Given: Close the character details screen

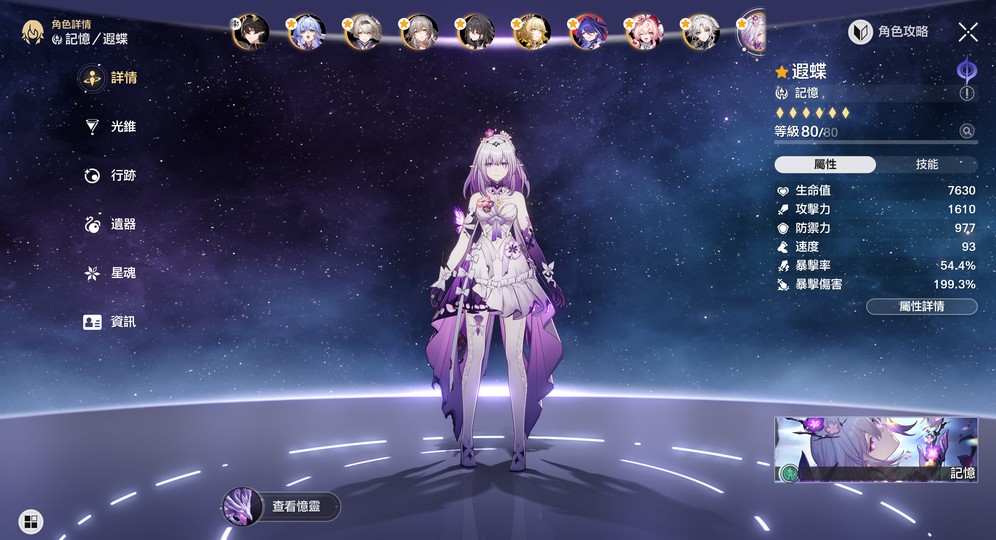Looking at the screenshot, I should click(x=967, y=32).
